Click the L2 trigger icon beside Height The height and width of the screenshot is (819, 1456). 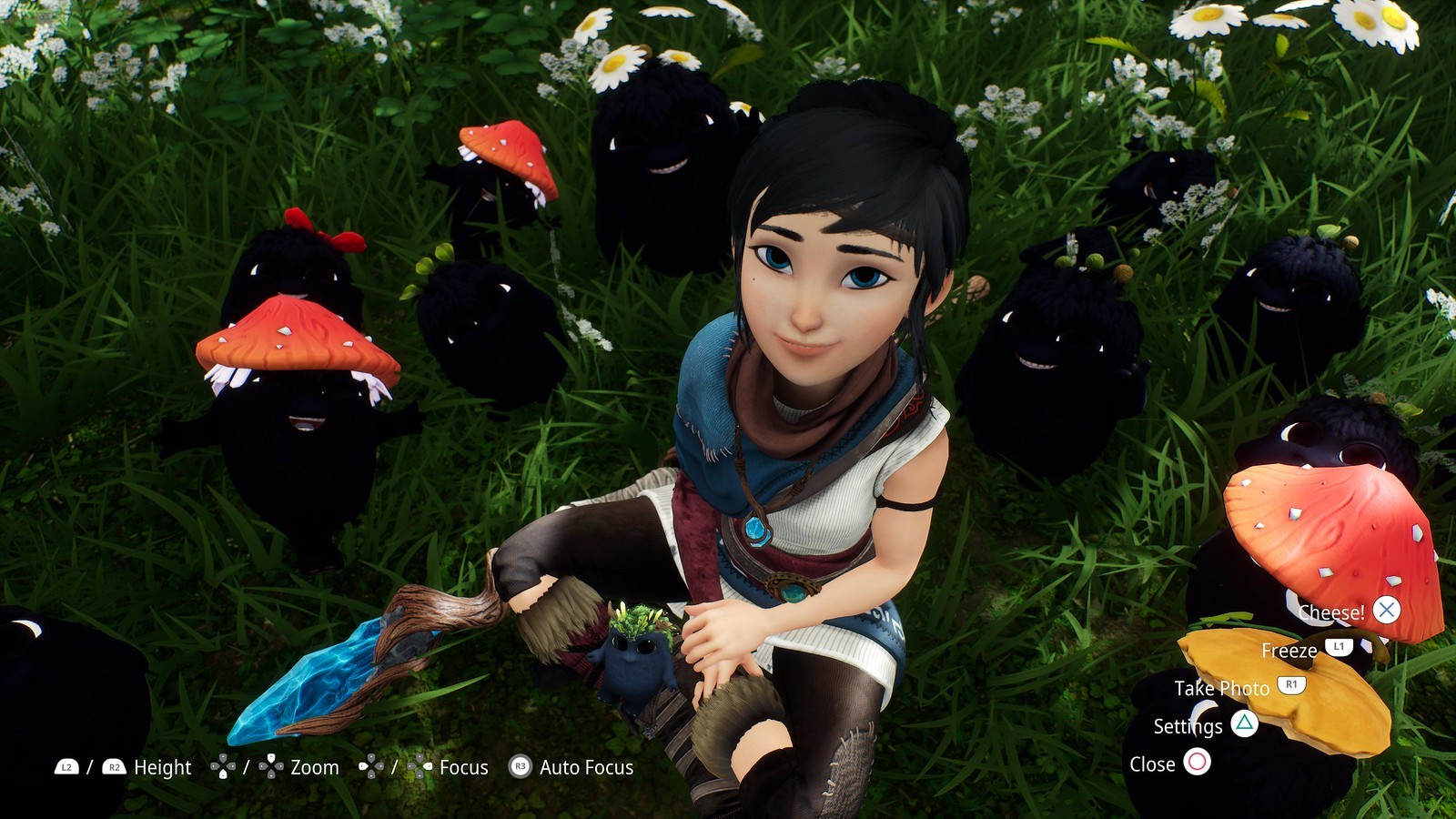click(x=66, y=767)
